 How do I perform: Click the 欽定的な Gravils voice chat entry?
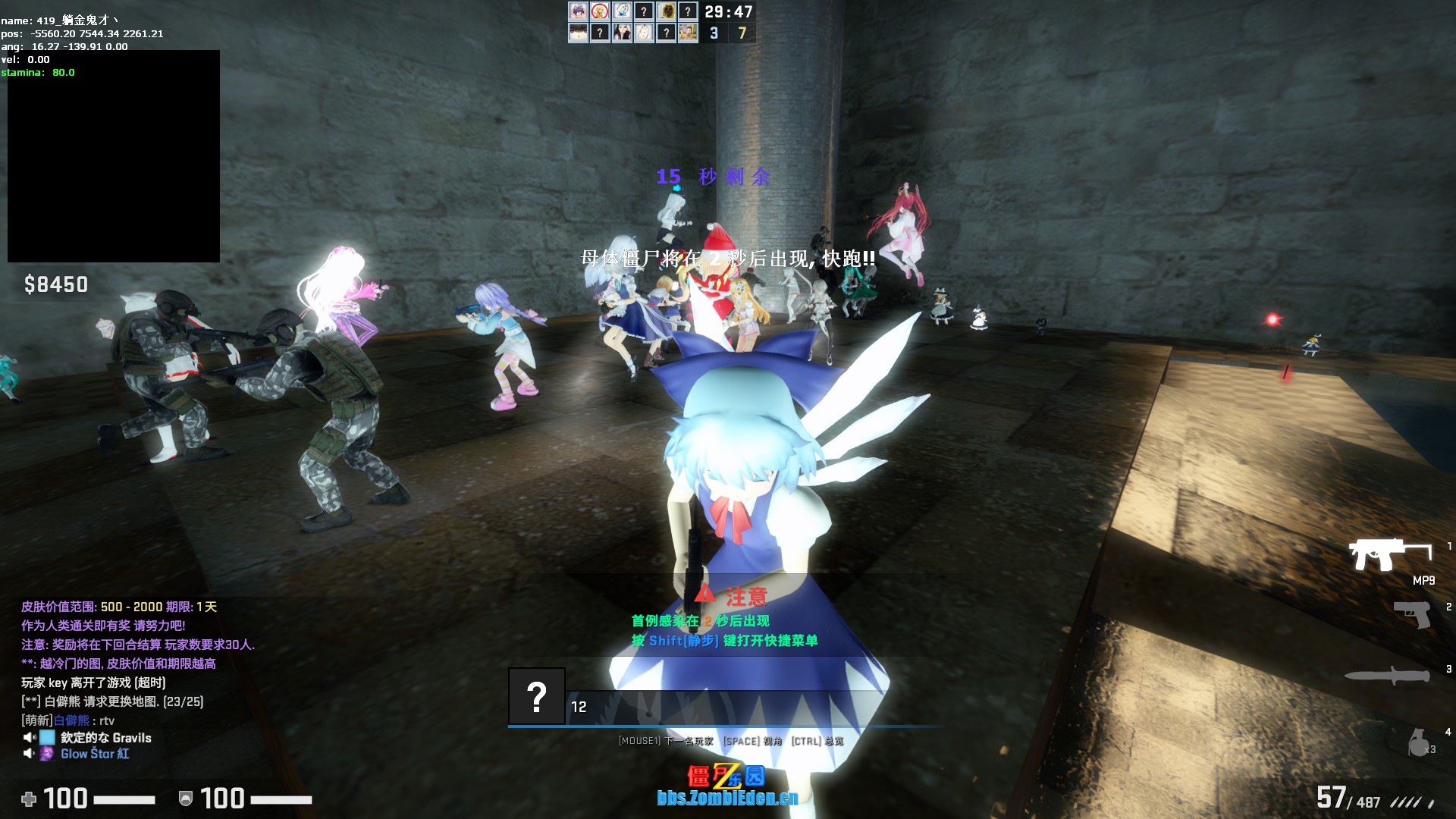click(x=105, y=738)
